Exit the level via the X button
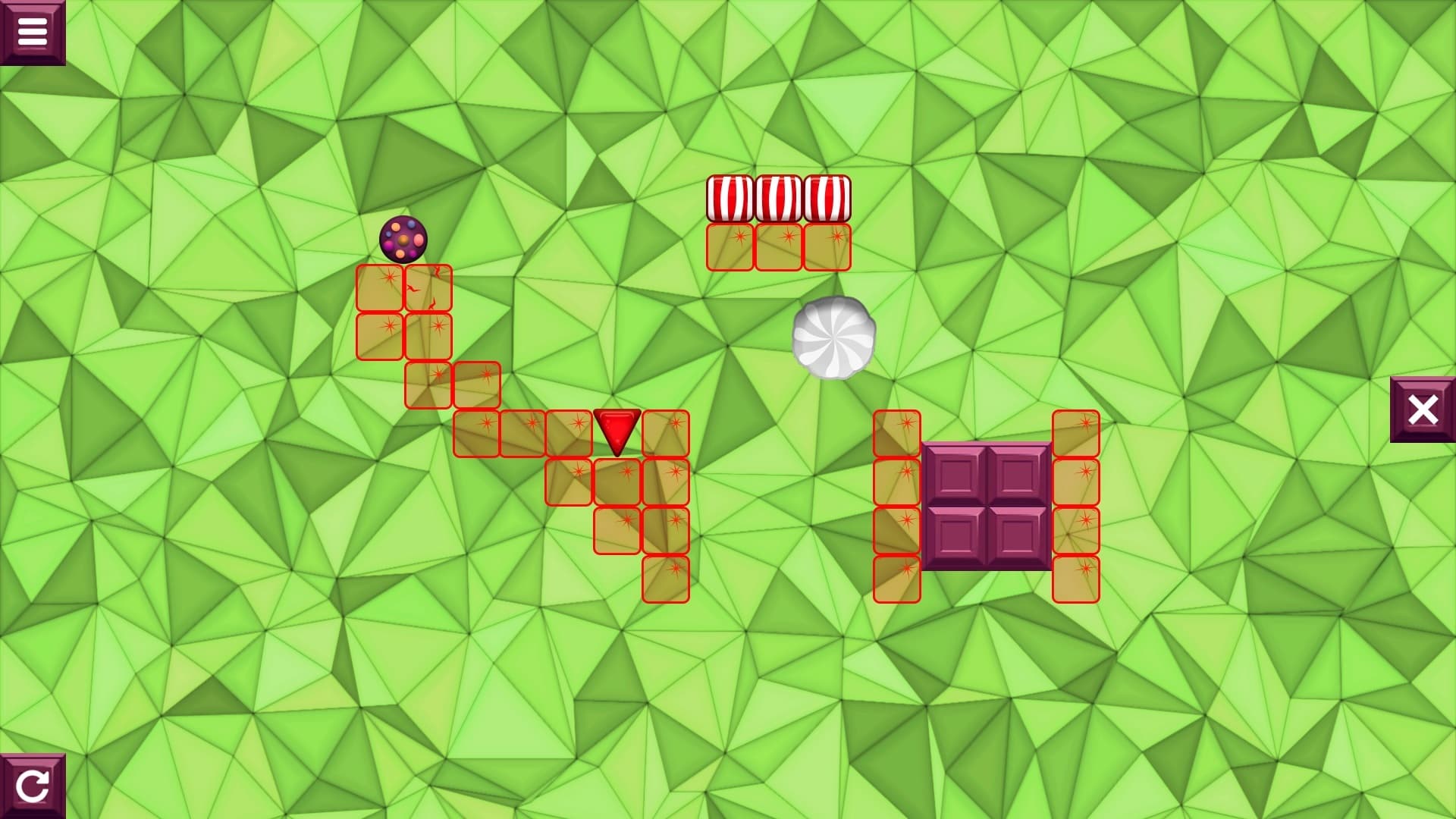The image size is (1456, 819). click(1424, 409)
